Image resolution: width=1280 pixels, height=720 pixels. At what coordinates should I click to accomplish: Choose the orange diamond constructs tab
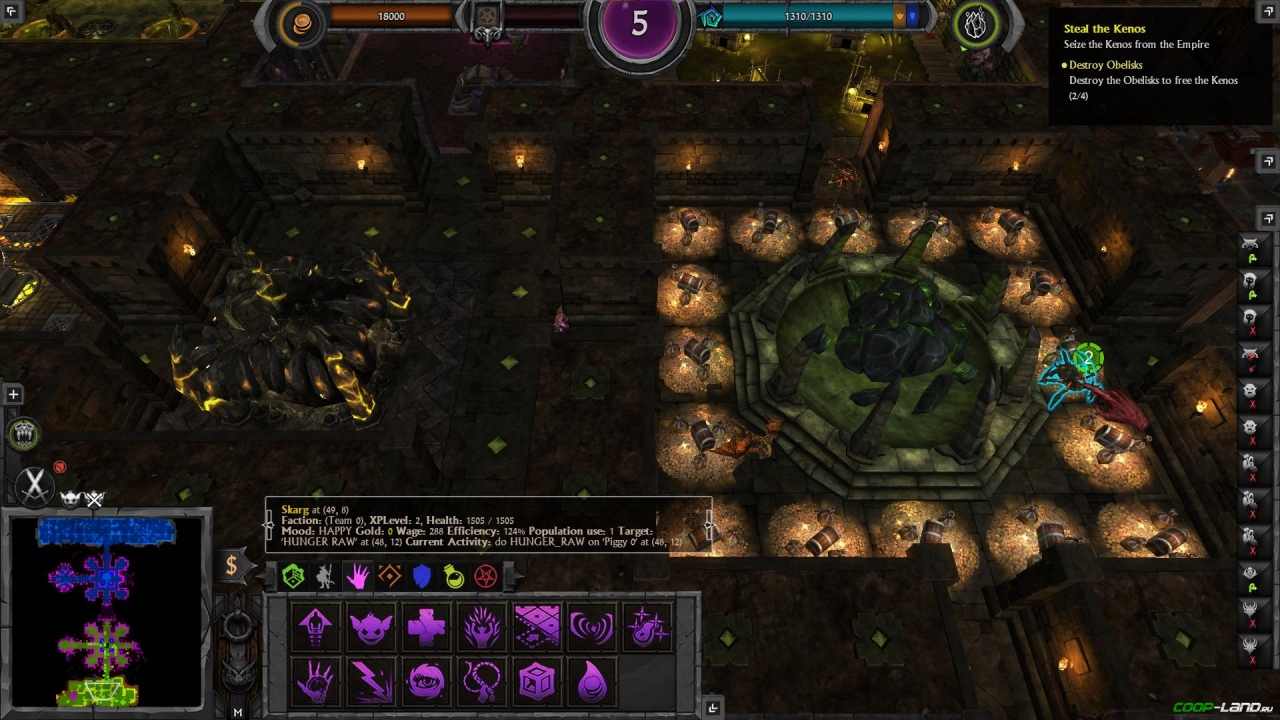[x=390, y=576]
